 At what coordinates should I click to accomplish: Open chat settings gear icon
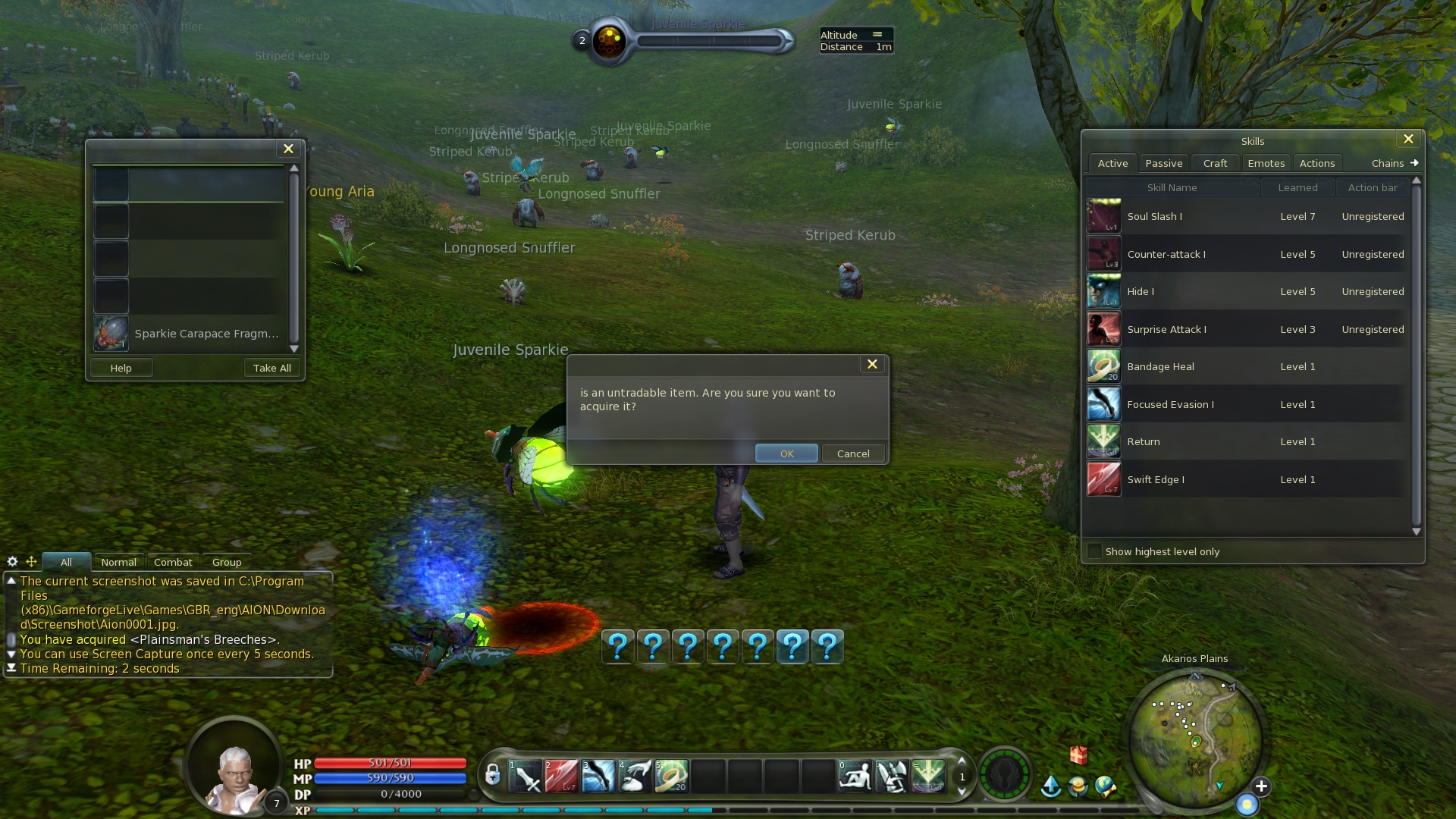tap(12, 562)
